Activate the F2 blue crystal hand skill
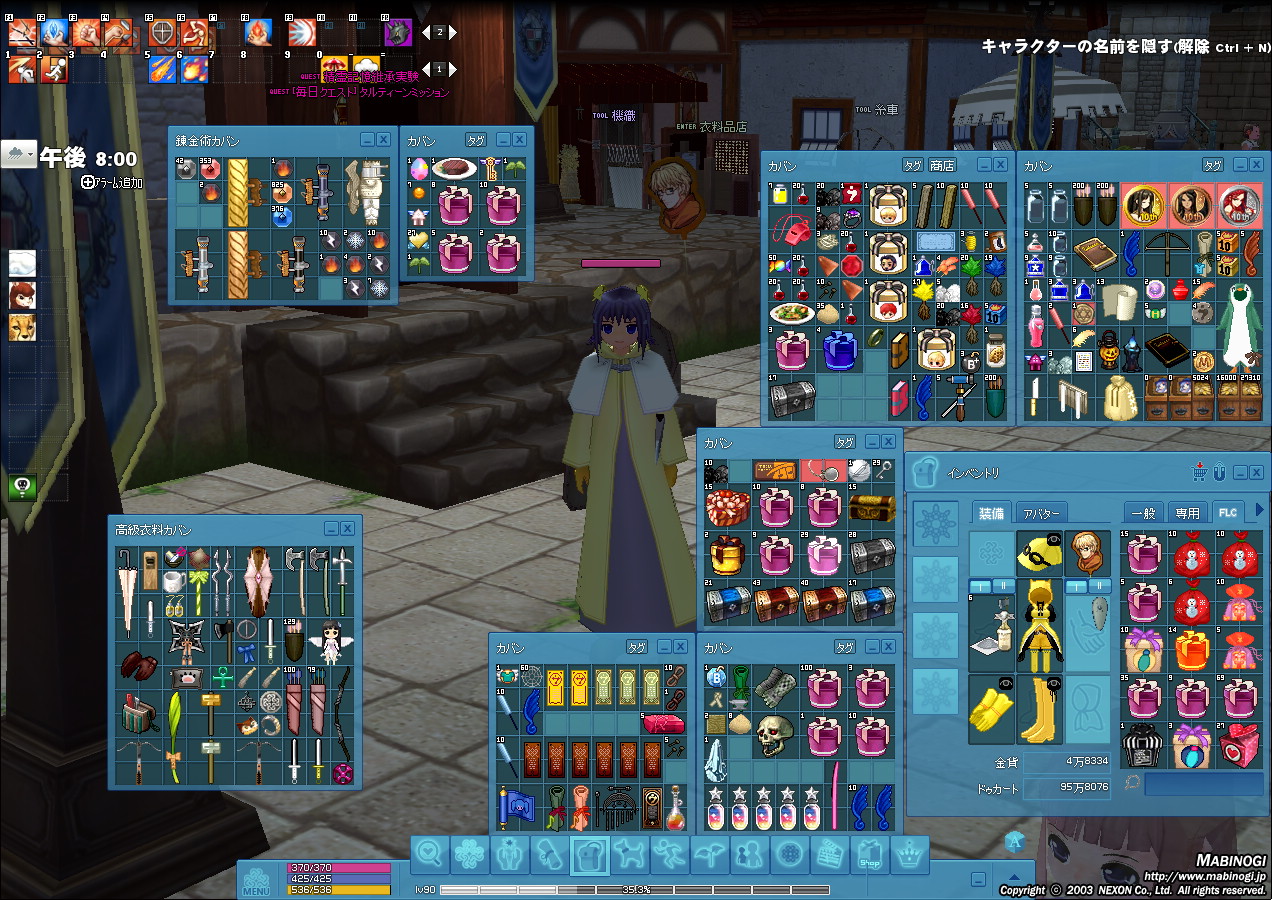Image resolution: width=1272 pixels, height=900 pixels. (54, 33)
